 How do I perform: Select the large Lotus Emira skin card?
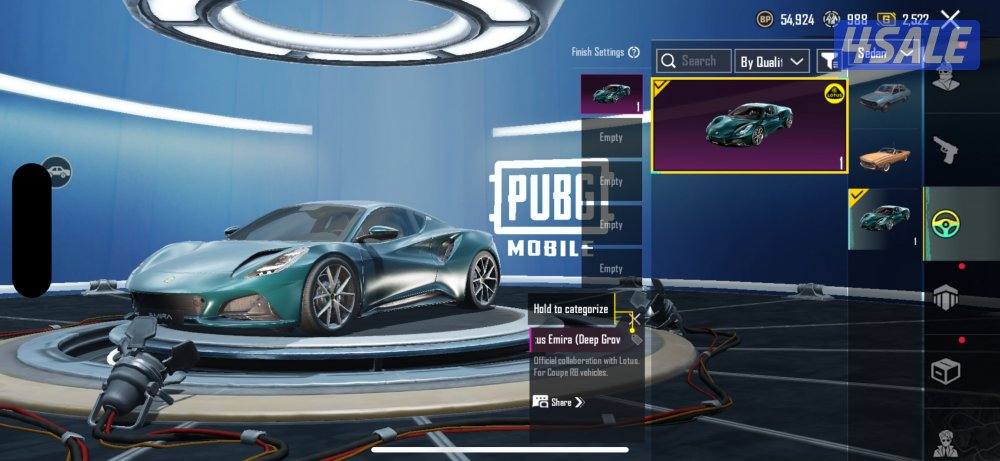coord(749,125)
